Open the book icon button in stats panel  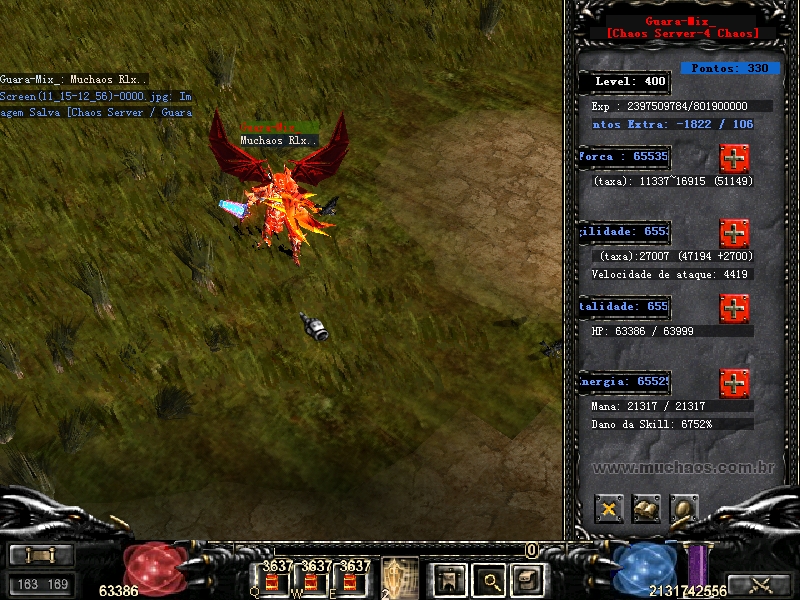646,509
